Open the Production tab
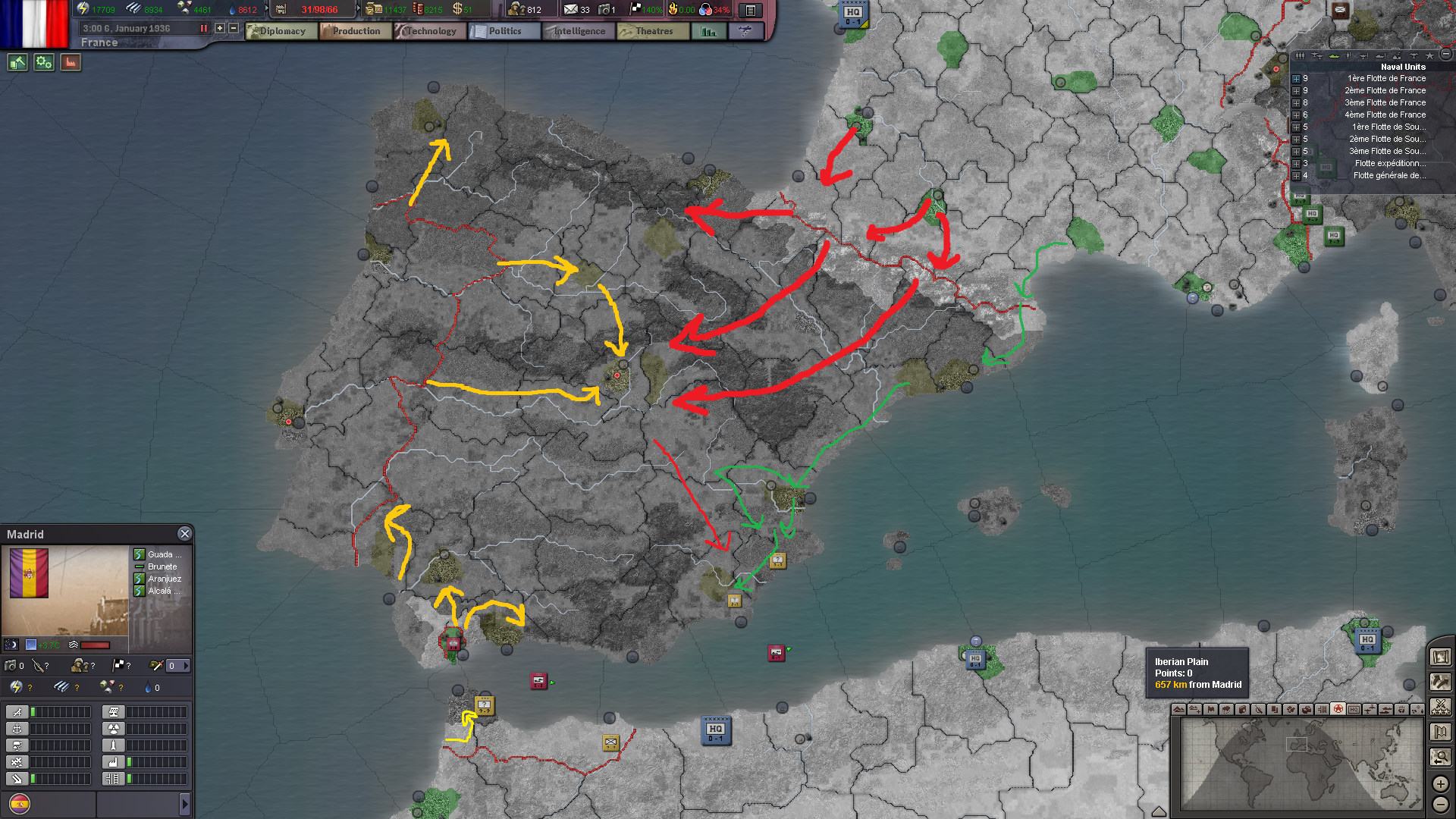Image resolution: width=1456 pixels, height=819 pixels. tap(355, 31)
